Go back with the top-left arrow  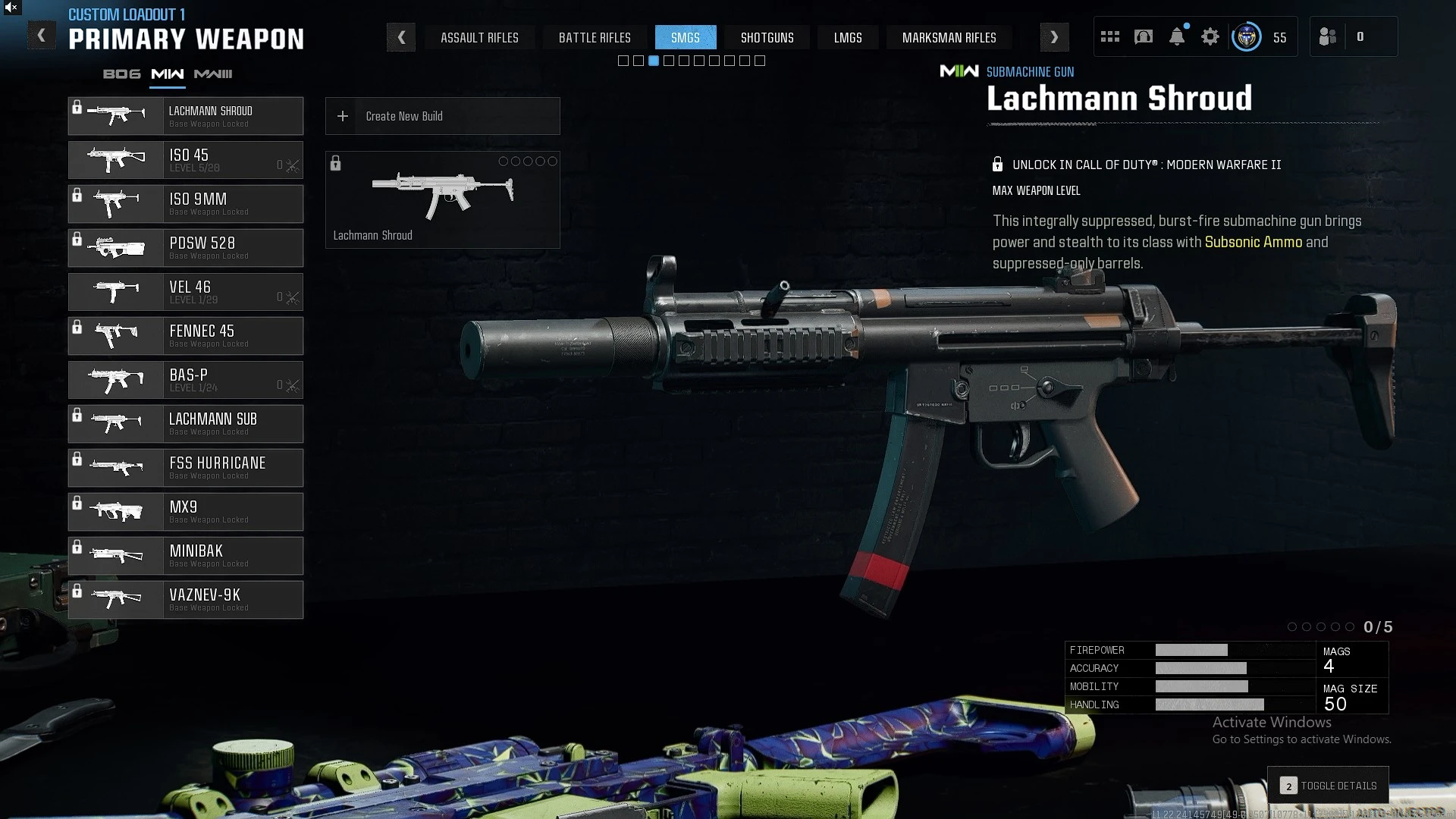pyautogui.click(x=42, y=36)
